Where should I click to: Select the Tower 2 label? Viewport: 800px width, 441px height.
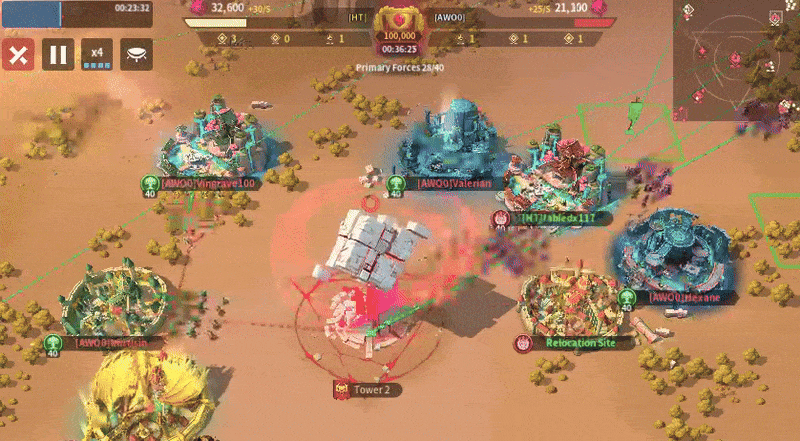pyautogui.click(x=370, y=388)
